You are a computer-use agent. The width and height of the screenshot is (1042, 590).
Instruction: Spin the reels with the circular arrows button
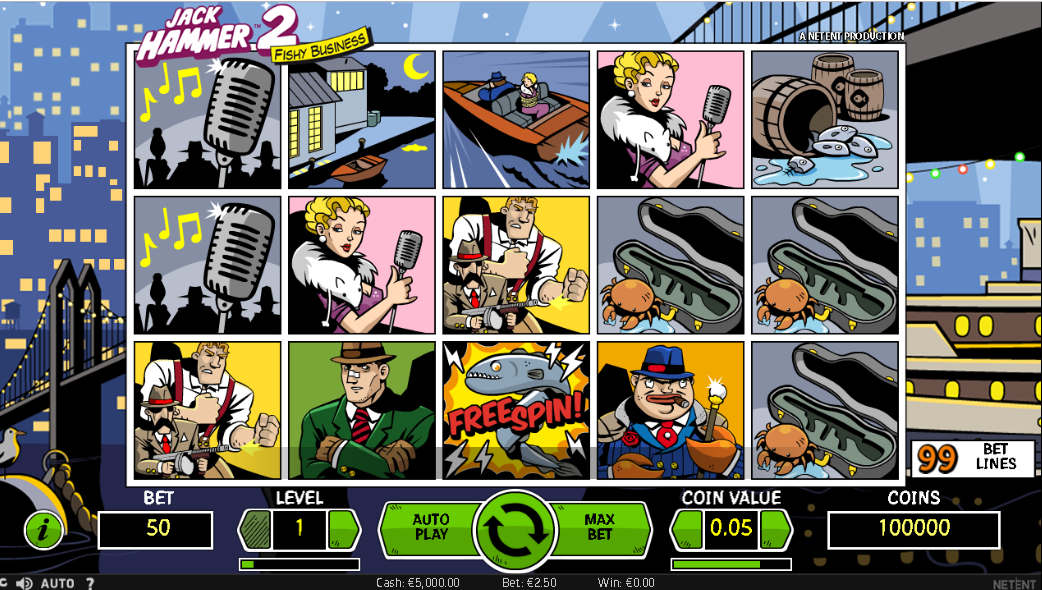tap(517, 529)
